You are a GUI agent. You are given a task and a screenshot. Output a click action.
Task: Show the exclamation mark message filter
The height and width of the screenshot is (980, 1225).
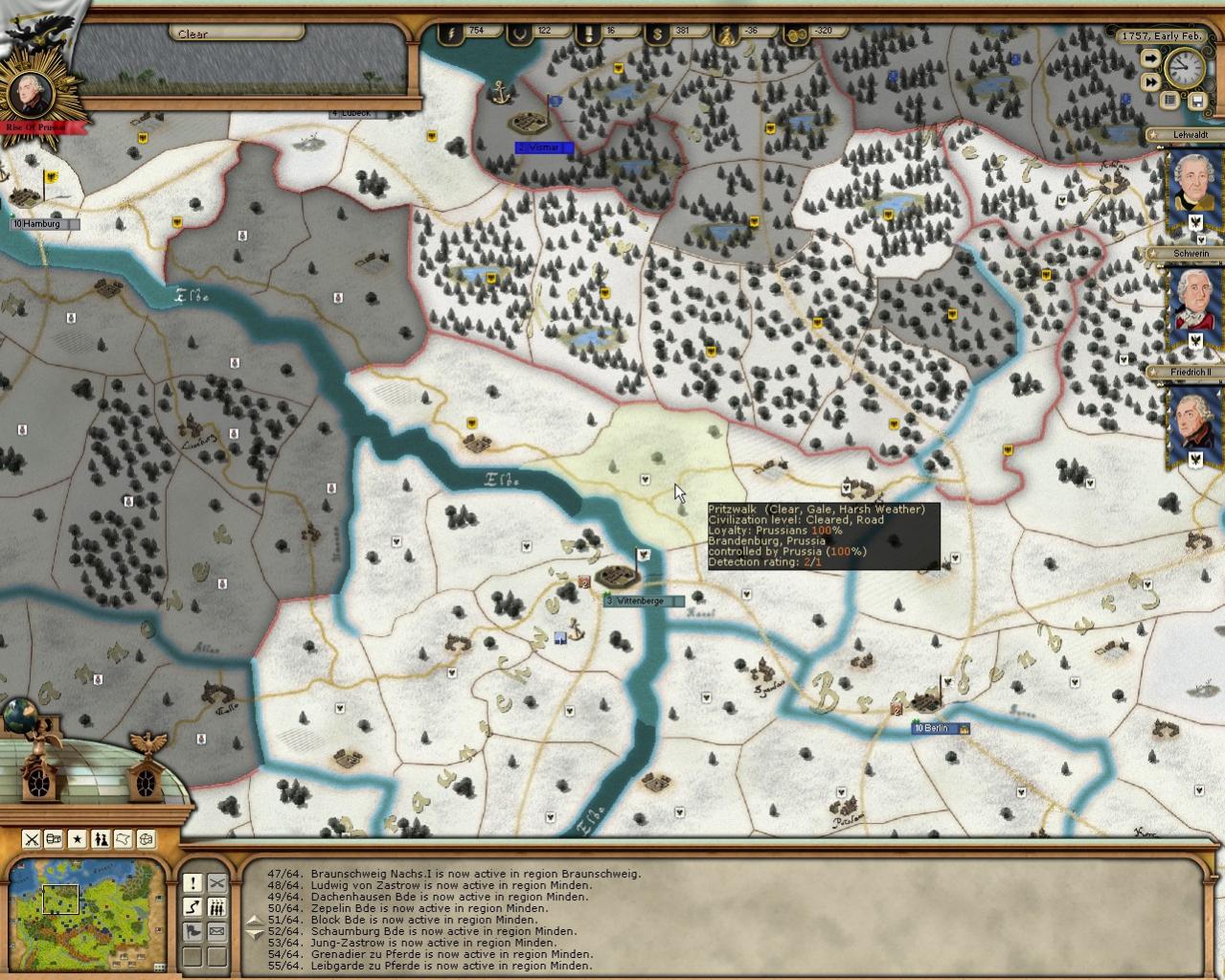tap(193, 883)
